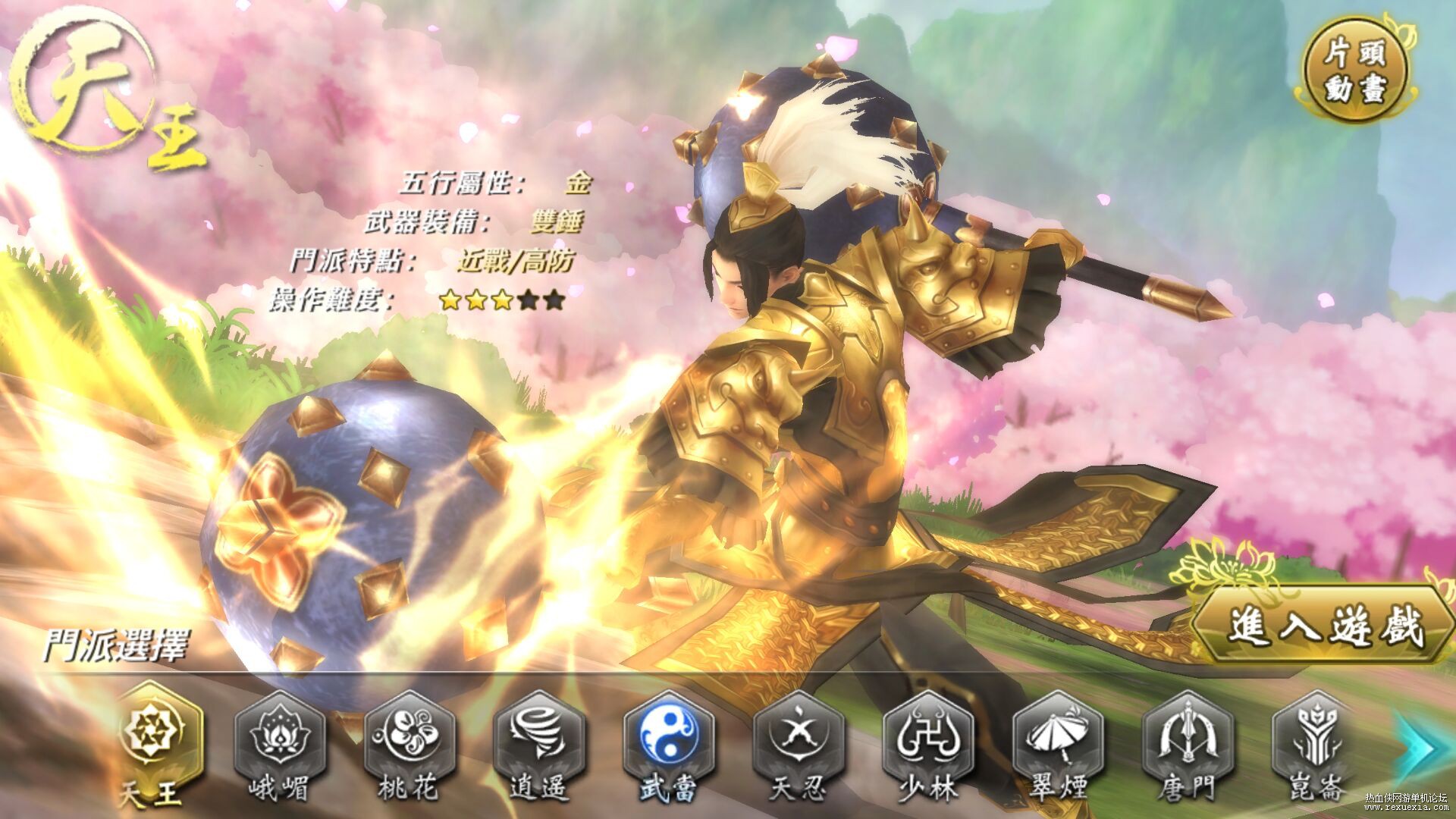Select the 逍遙 whirlwind faction
This screenshot has height=819, width=1456.
coord(538,733)
